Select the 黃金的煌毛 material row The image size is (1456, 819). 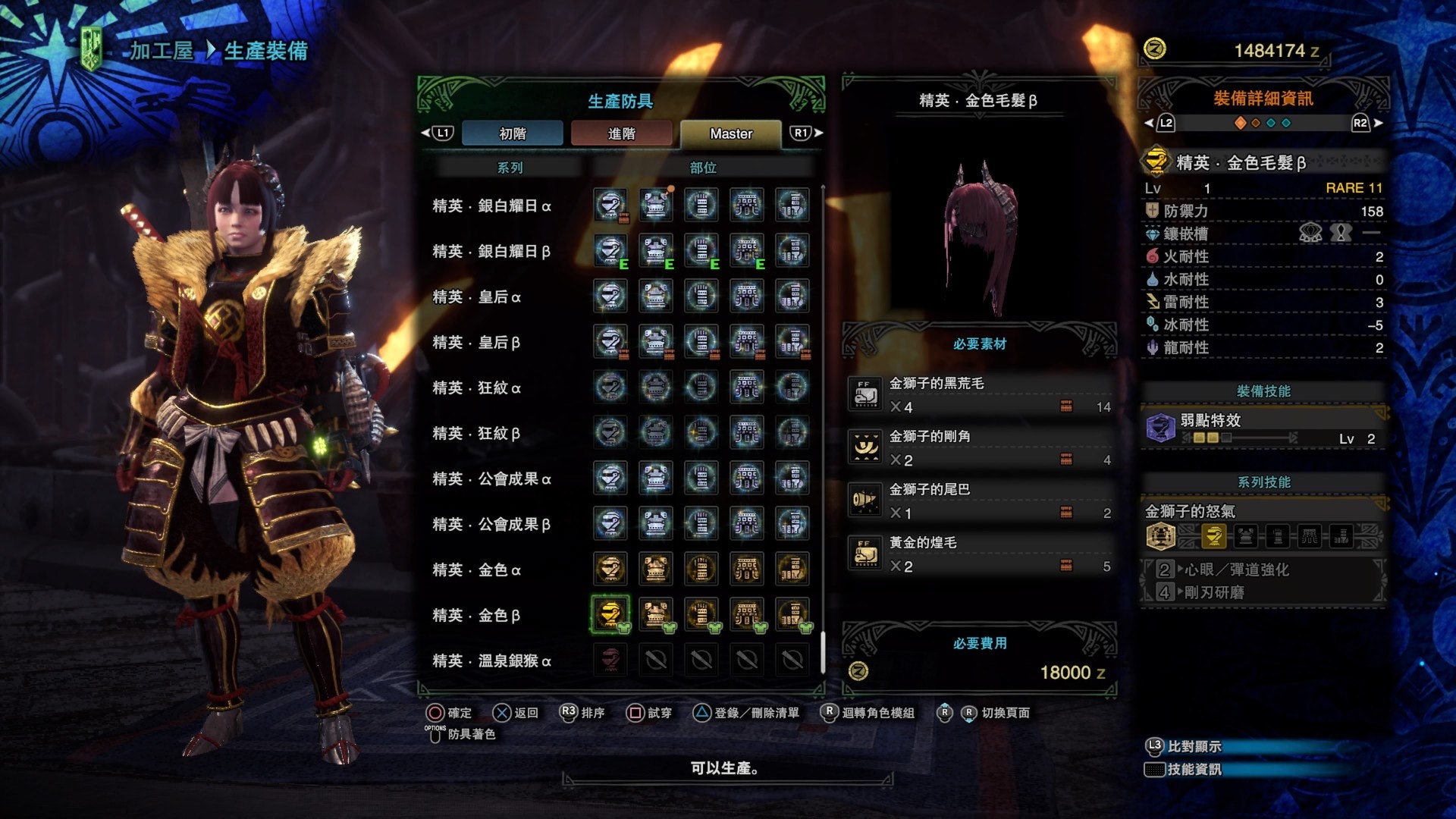[980, 554]
